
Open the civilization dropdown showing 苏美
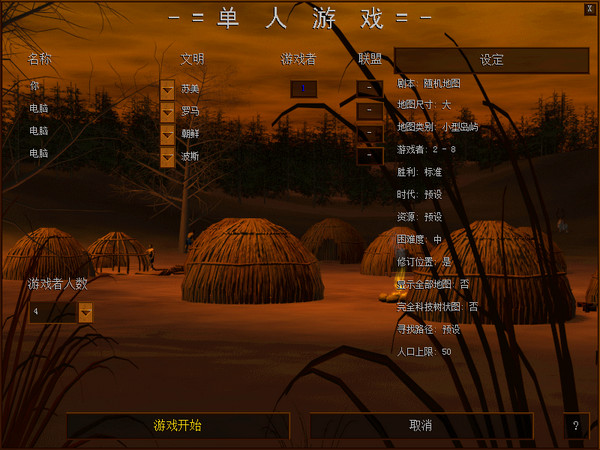(167, 89)
